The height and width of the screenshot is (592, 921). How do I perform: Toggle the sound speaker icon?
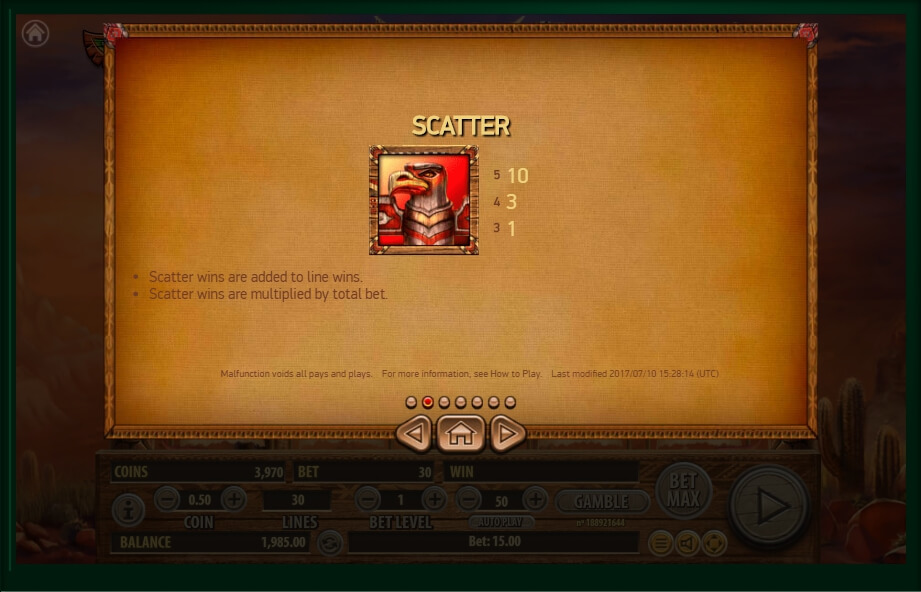pos(687,543)
